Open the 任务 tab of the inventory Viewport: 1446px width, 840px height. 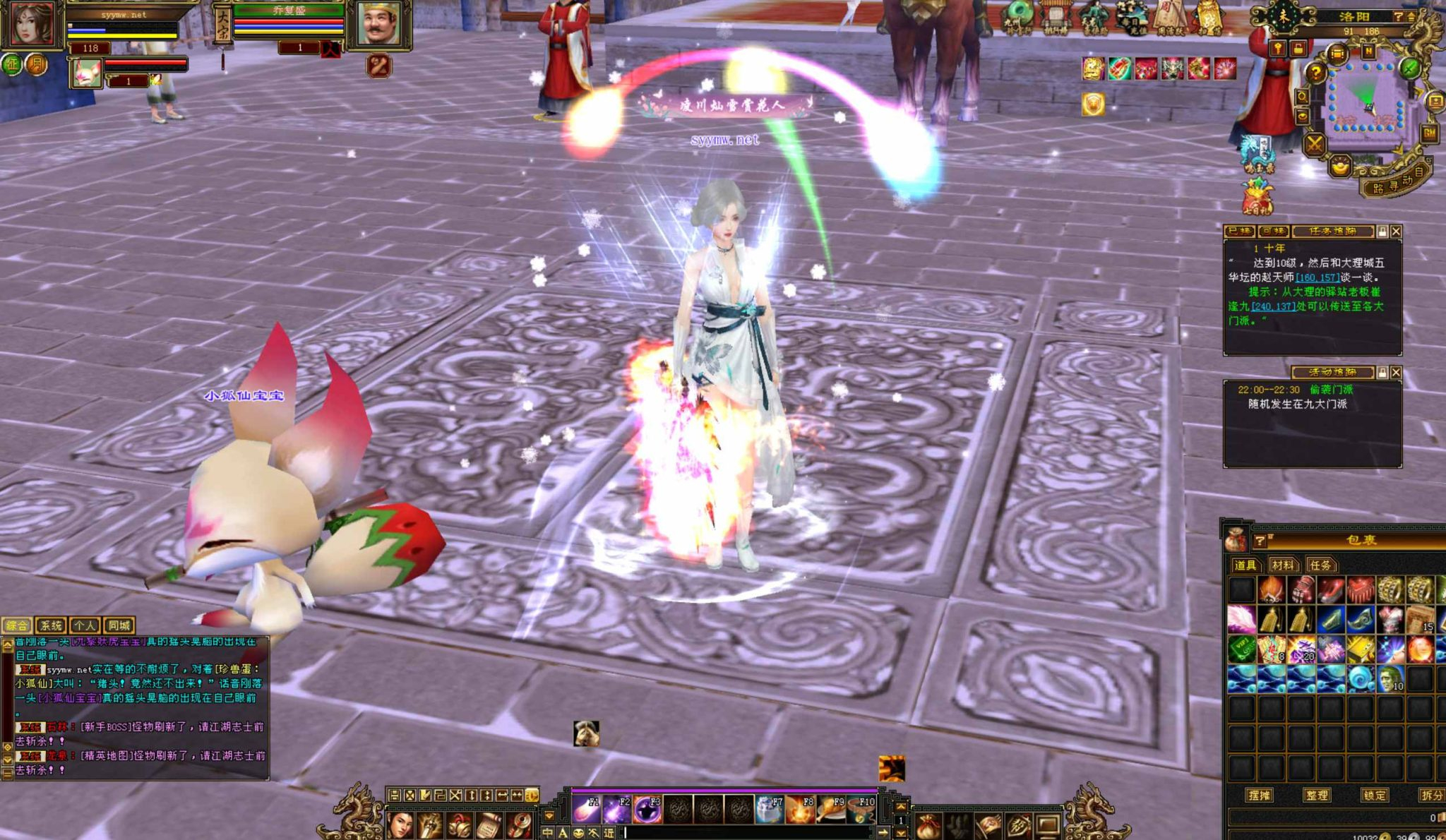(1320, 565)
